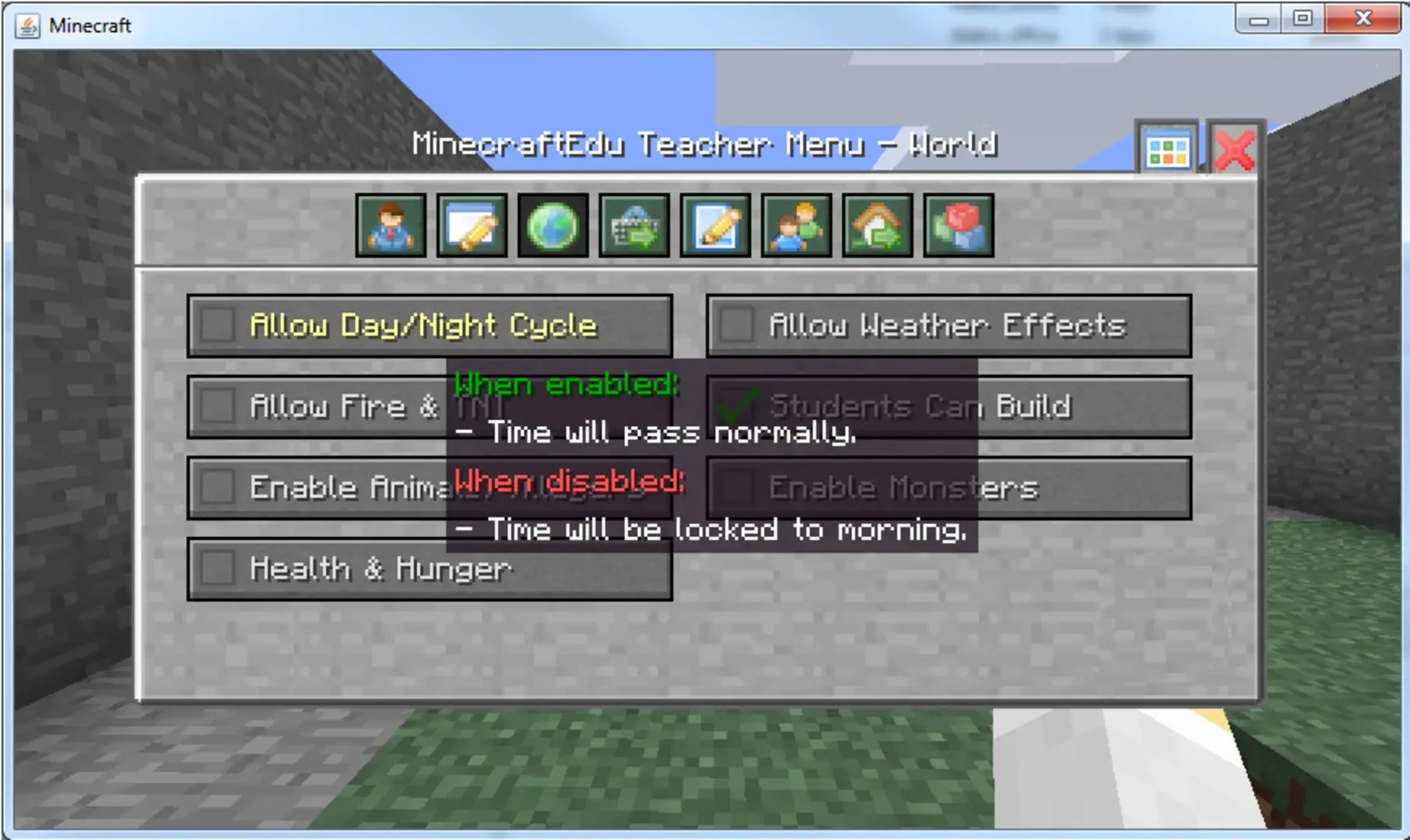Open the pencil editing icon in the toolbar
The width and height of the screenshot is (1410, 840).
(716, 226)
